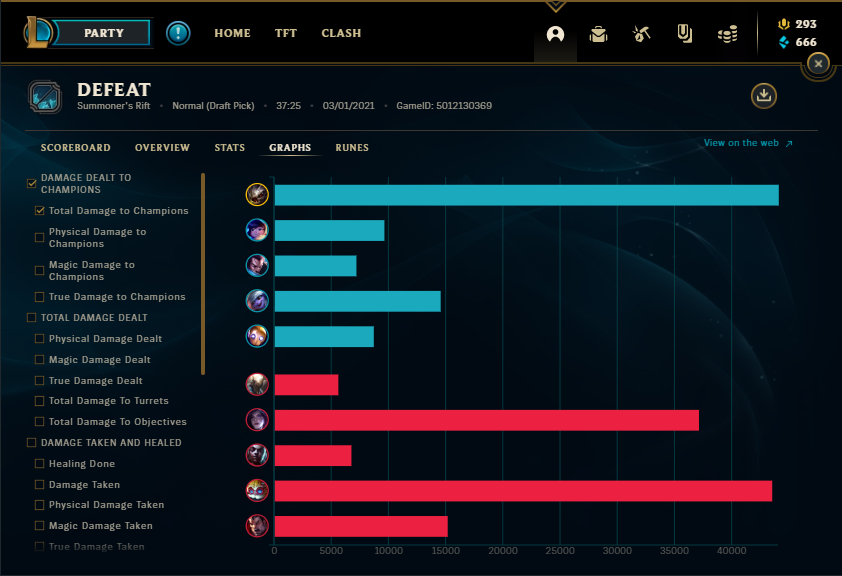The width and height of the screenshot is (842, 576).
Task: Open the loot coins stack icon
Action: pyautogui.click(x=728, y=34)
